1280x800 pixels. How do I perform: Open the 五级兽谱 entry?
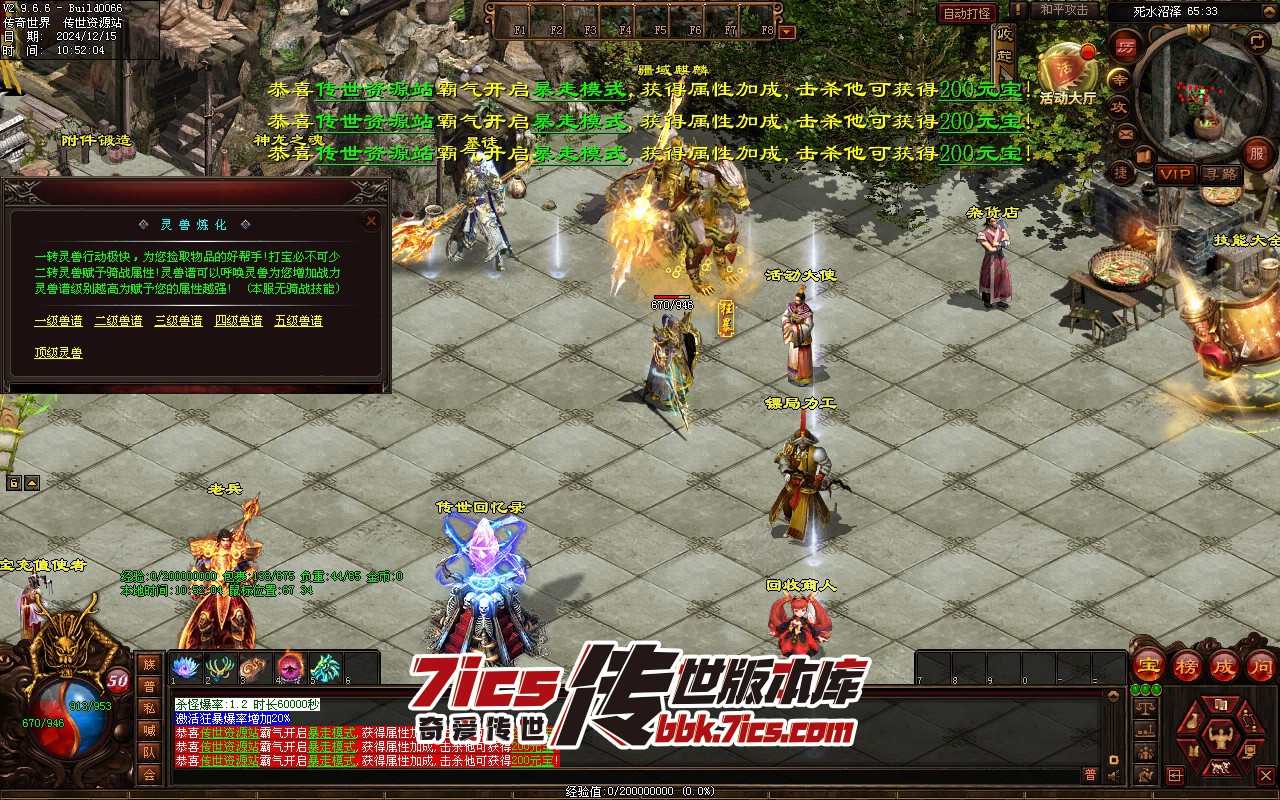[299, 321]
